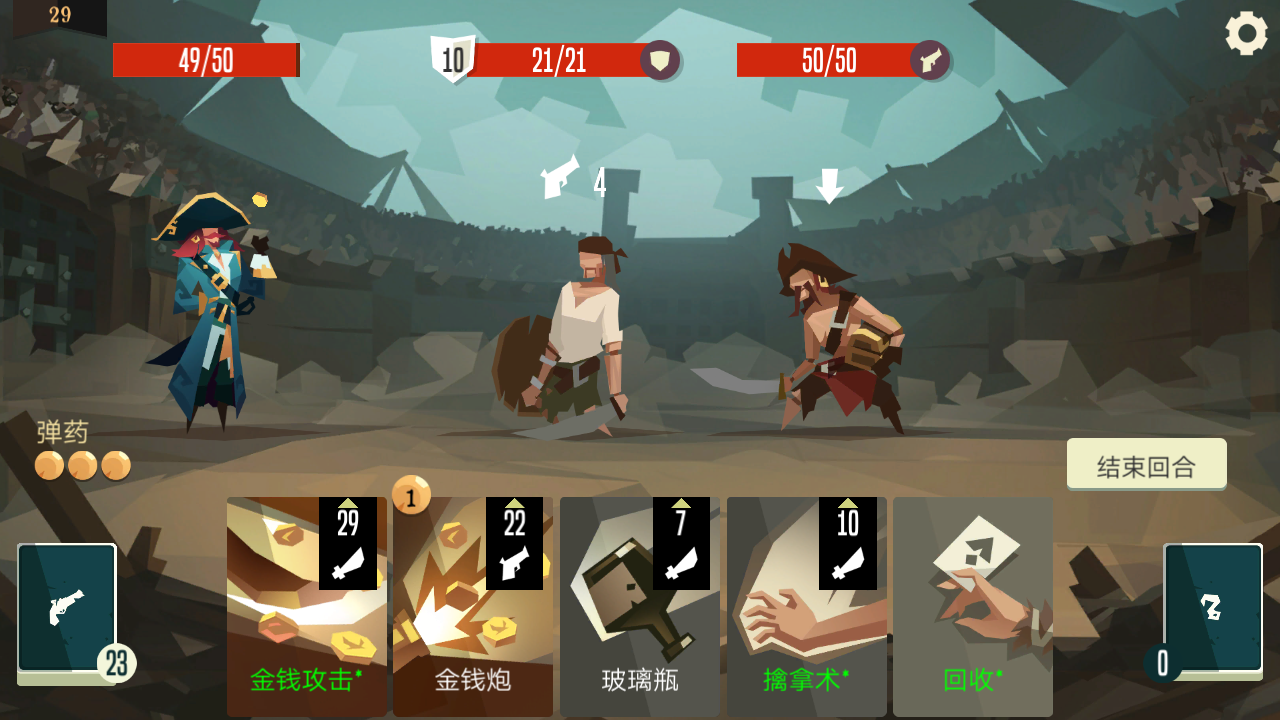Click the third ammo coin token
The width and height of the screenshot is (1280, 720).
click(113, 464)
